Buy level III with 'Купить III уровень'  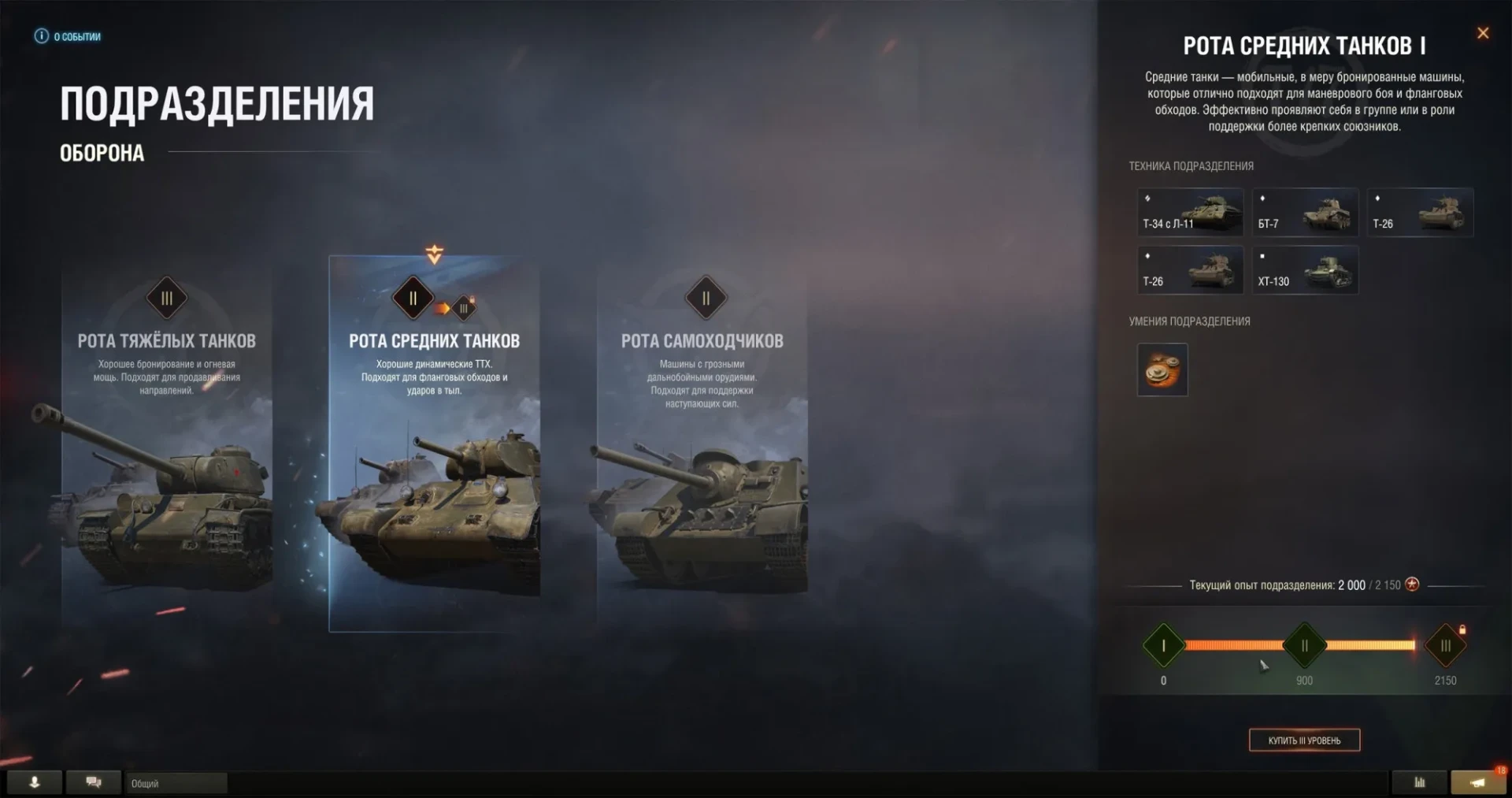[1304, 740]
